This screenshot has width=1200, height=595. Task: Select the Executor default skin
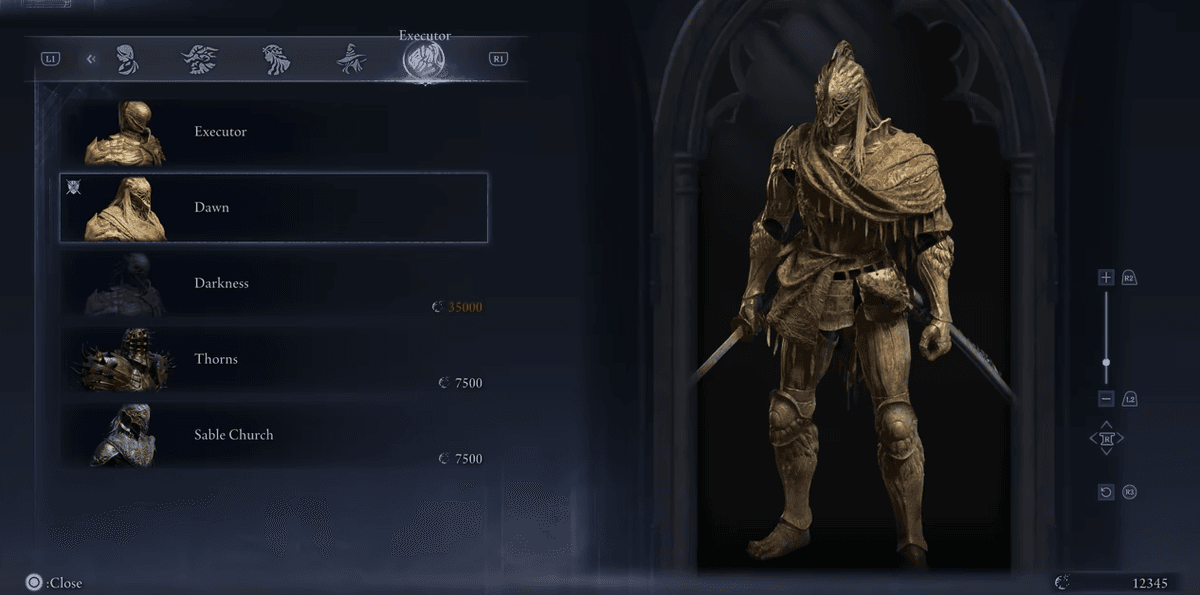pyautogui.click(x=273, y=132)
